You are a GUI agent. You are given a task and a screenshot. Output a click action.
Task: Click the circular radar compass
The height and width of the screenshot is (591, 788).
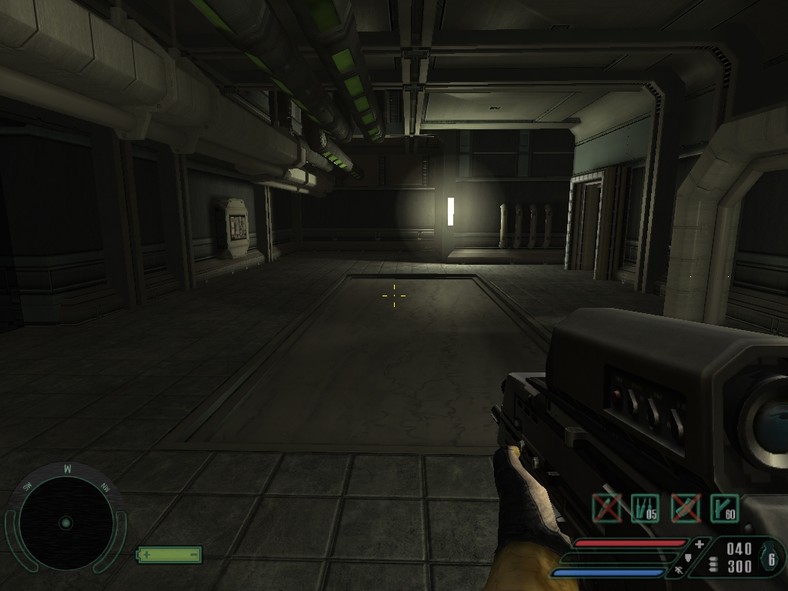[65, 522]
